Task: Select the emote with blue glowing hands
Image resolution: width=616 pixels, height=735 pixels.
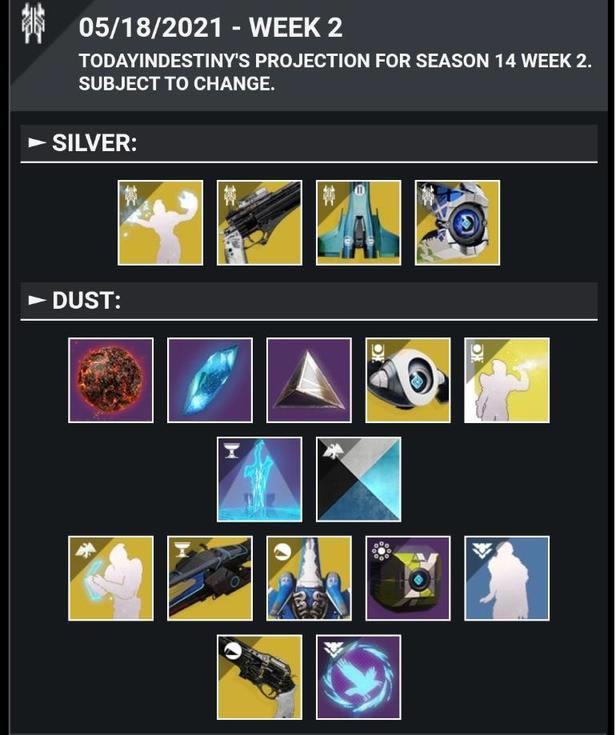Action: pyautogui.click(x=111, y=578)
